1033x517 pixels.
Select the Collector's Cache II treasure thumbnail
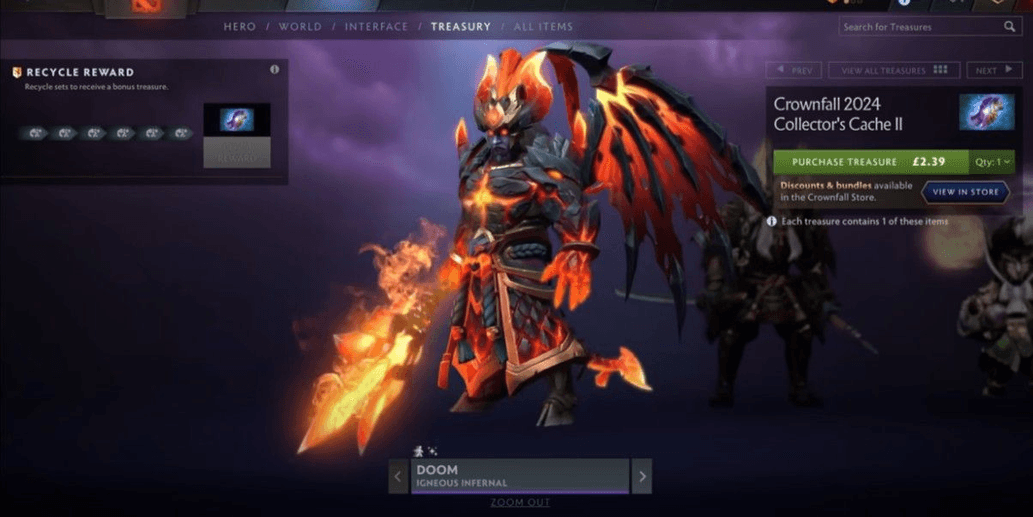(x=986, y=112)
